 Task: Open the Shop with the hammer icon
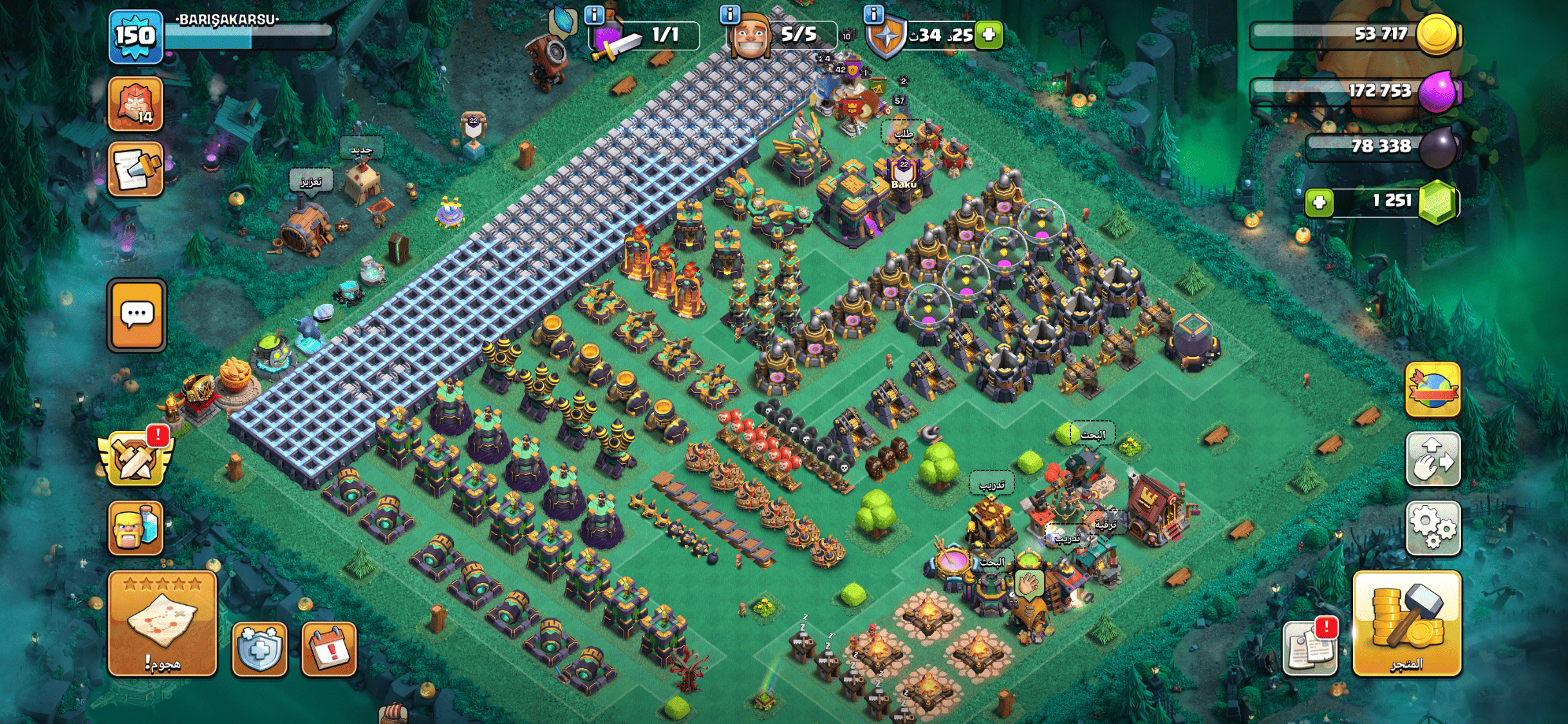pyautogui.click(x=1406, y=623)
